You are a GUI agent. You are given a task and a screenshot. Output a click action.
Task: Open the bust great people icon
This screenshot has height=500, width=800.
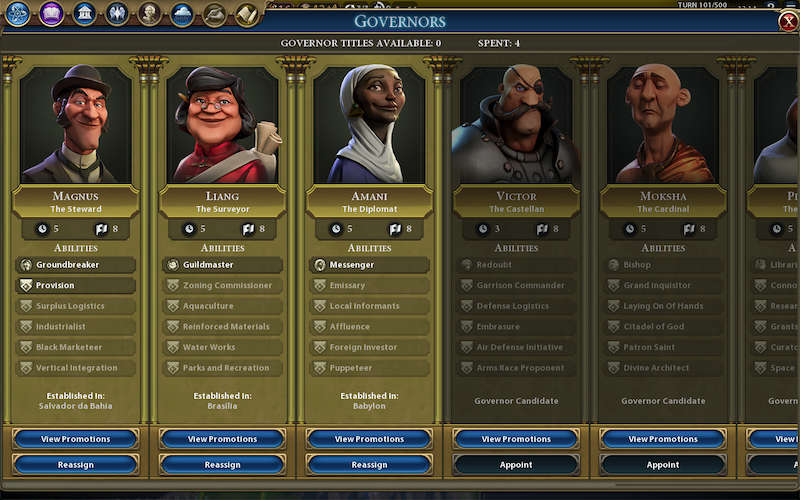point(150,13)
